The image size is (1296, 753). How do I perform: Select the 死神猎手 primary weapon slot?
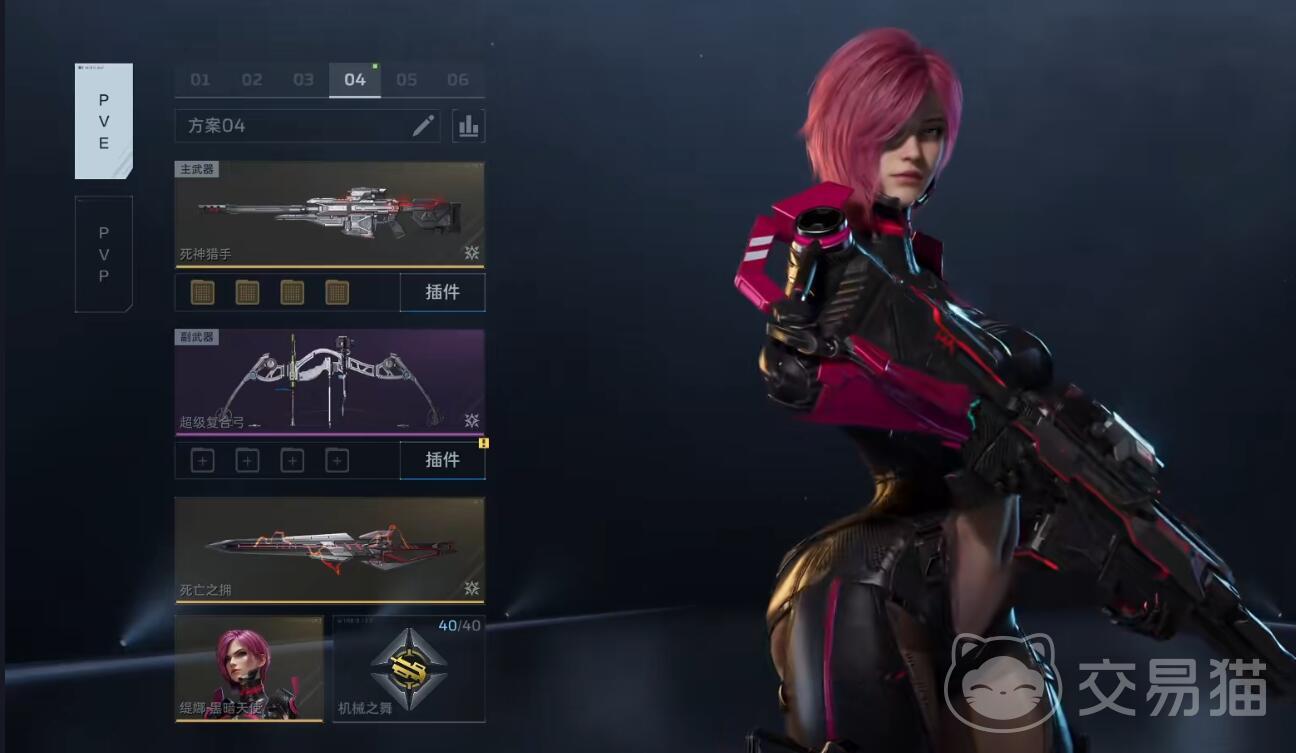click(329, 214)
